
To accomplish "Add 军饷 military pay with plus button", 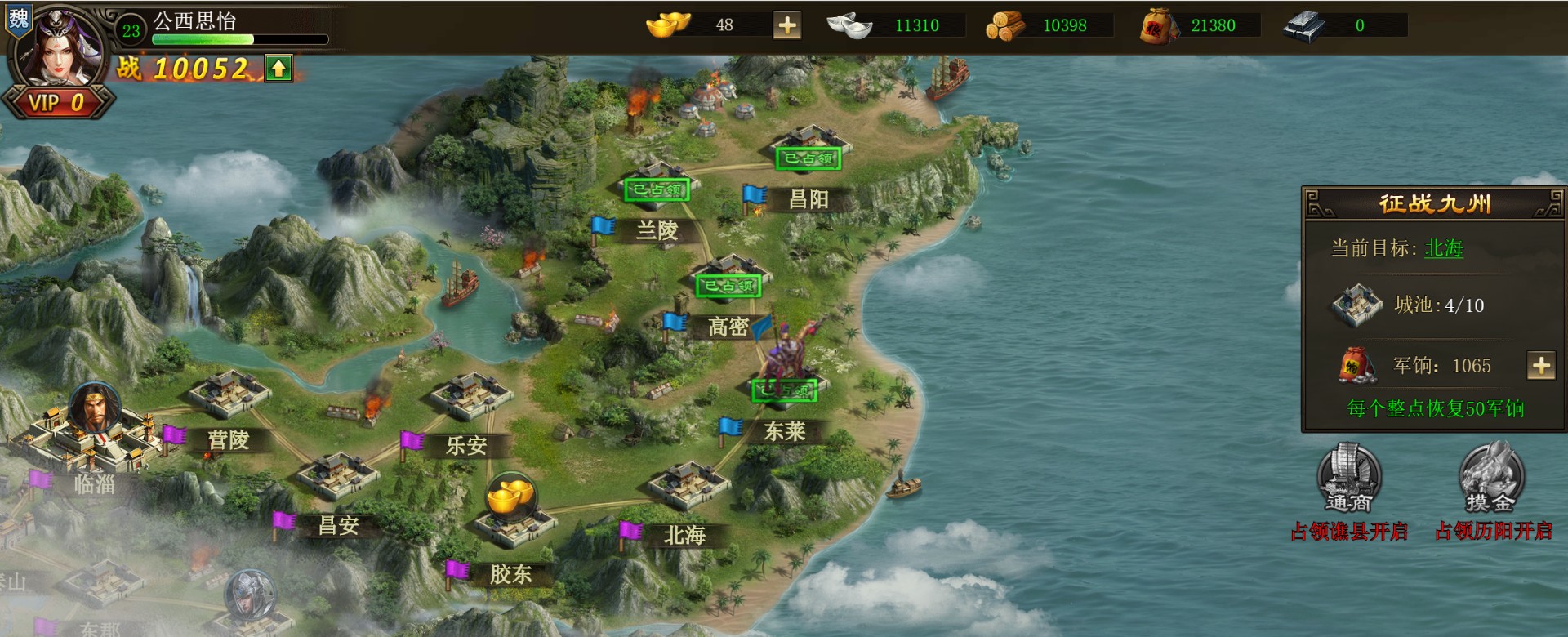I will [1541, 366].
